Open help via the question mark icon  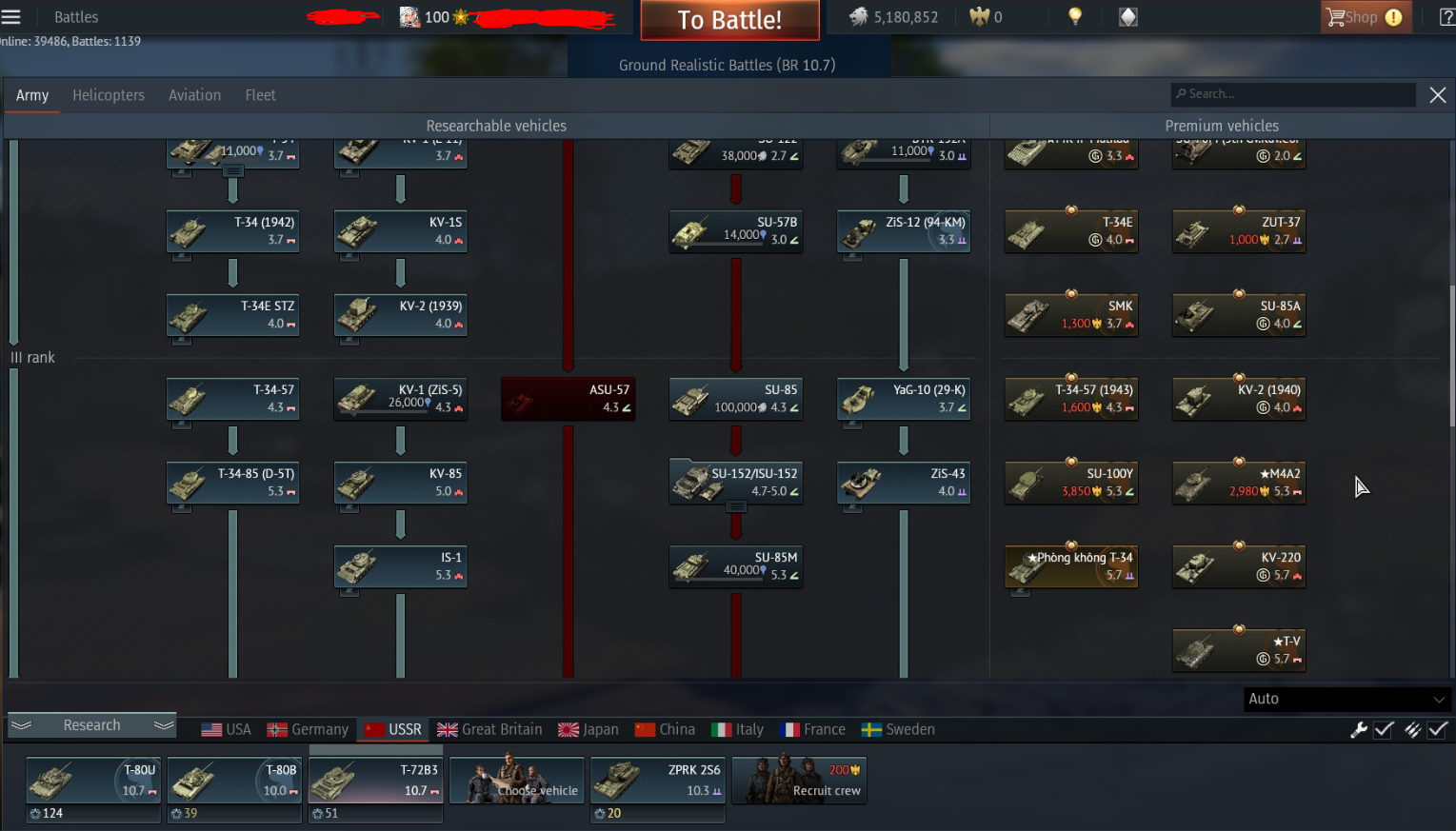pos(1446,16)
